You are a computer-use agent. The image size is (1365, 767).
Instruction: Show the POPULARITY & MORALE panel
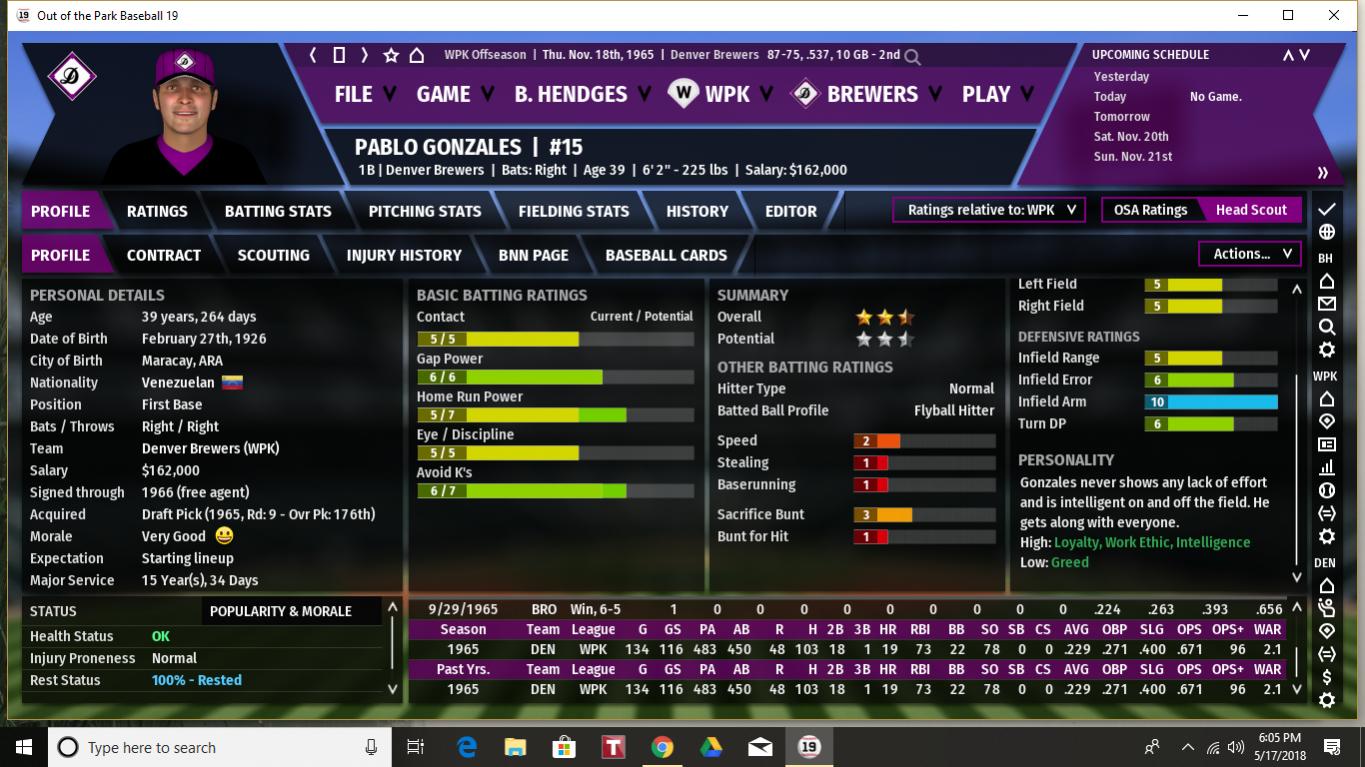(x=281, y=611)
